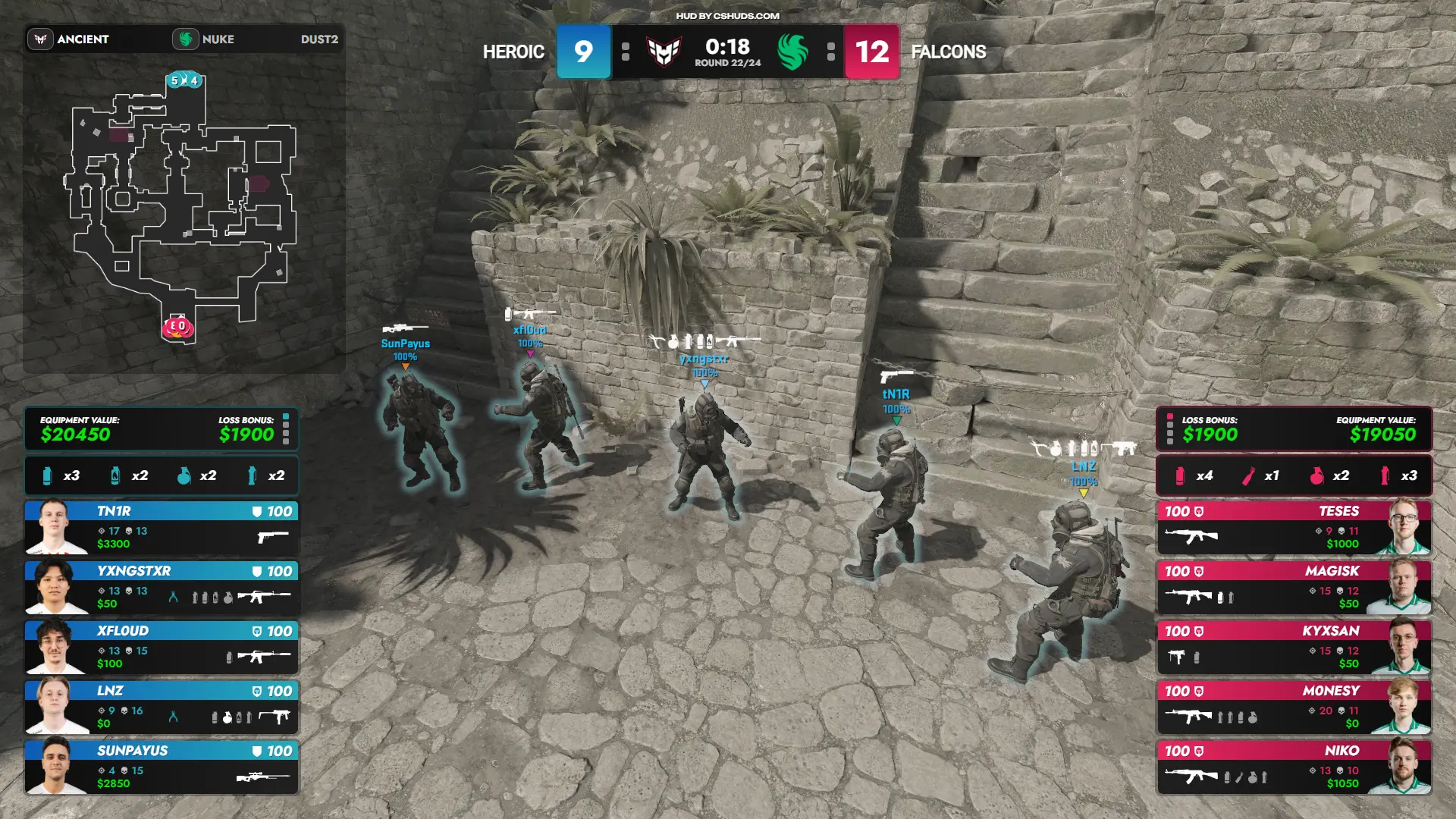Image resolution: width=1456 pixels, height=819 pixels.
Task: Select SUNPAYUS's player card
Action: tap(162, 767)
